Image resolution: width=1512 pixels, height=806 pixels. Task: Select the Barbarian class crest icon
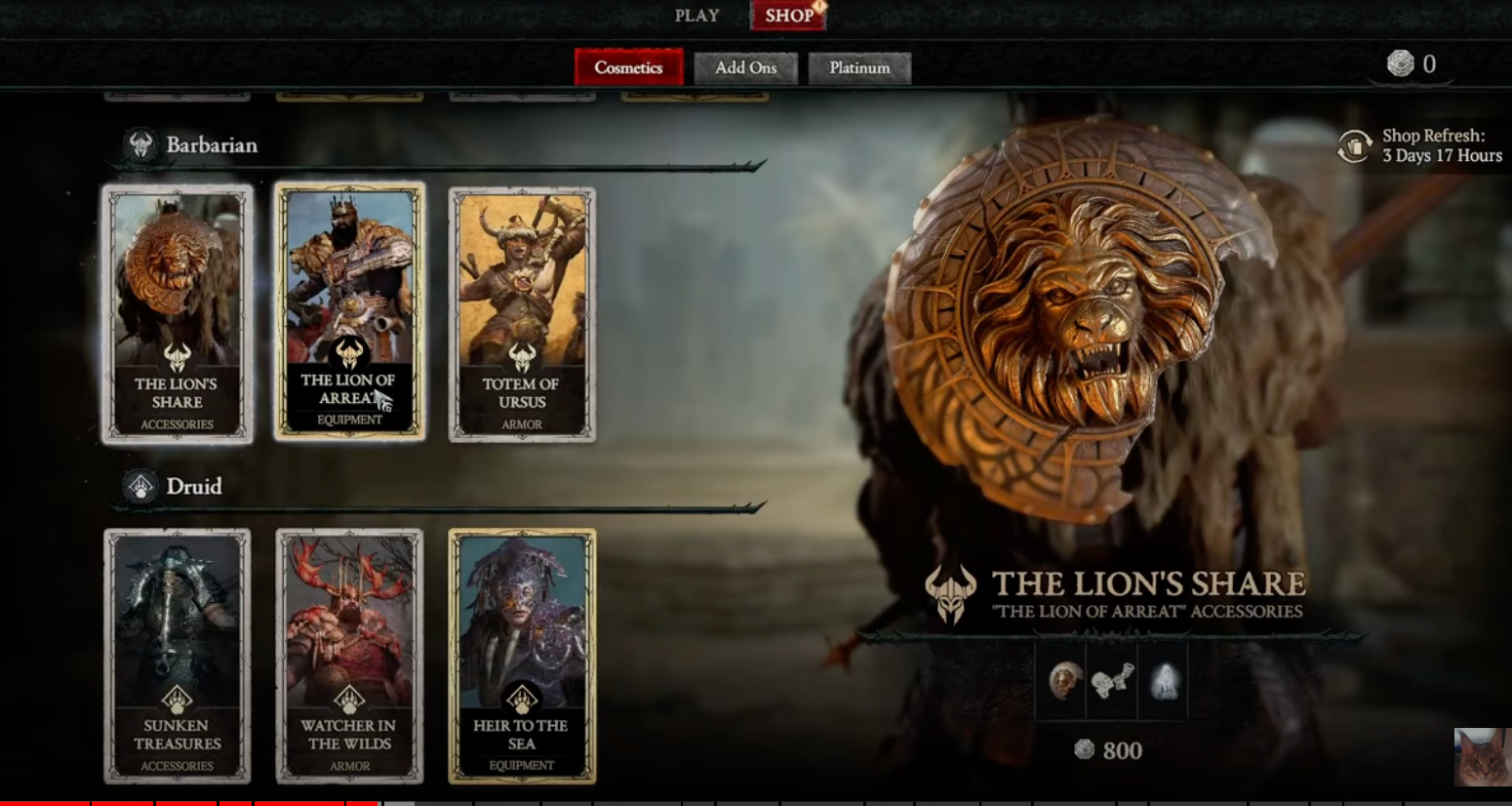[139, 144]
